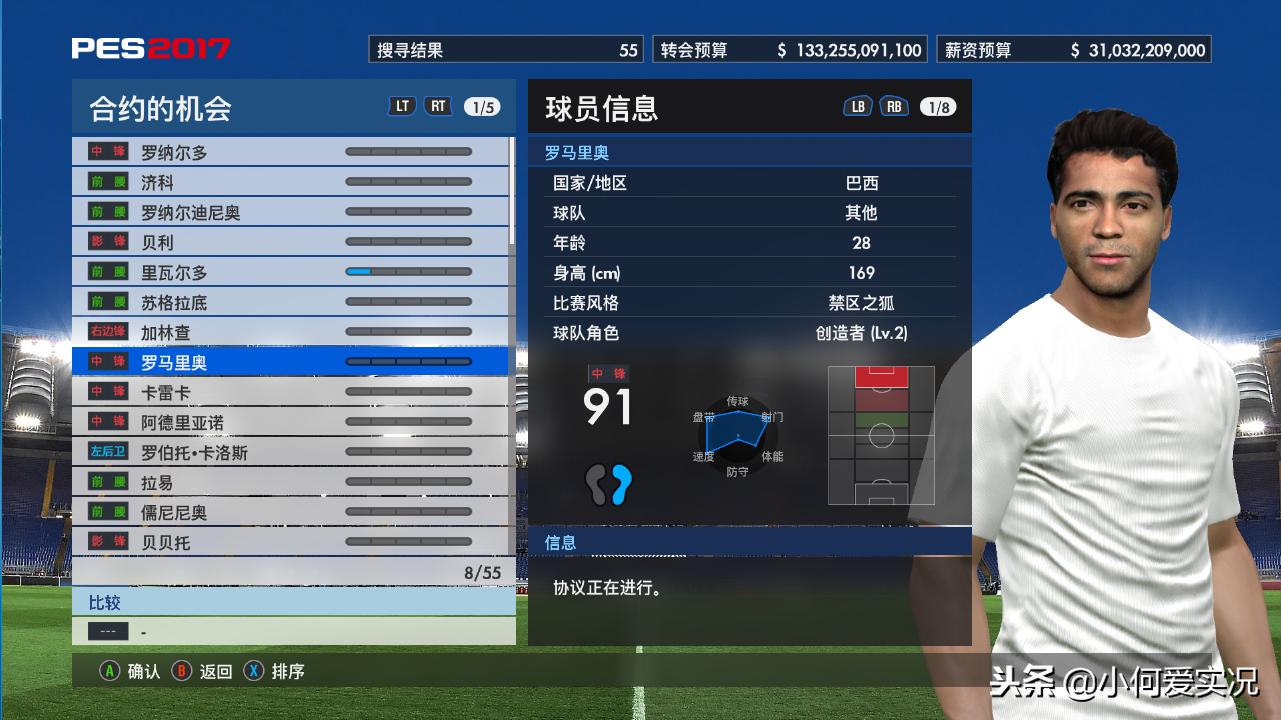This screenshot has height=720, width=1281.
Task: Click the LT shoulder button icon
Action: tap(401, 105)
